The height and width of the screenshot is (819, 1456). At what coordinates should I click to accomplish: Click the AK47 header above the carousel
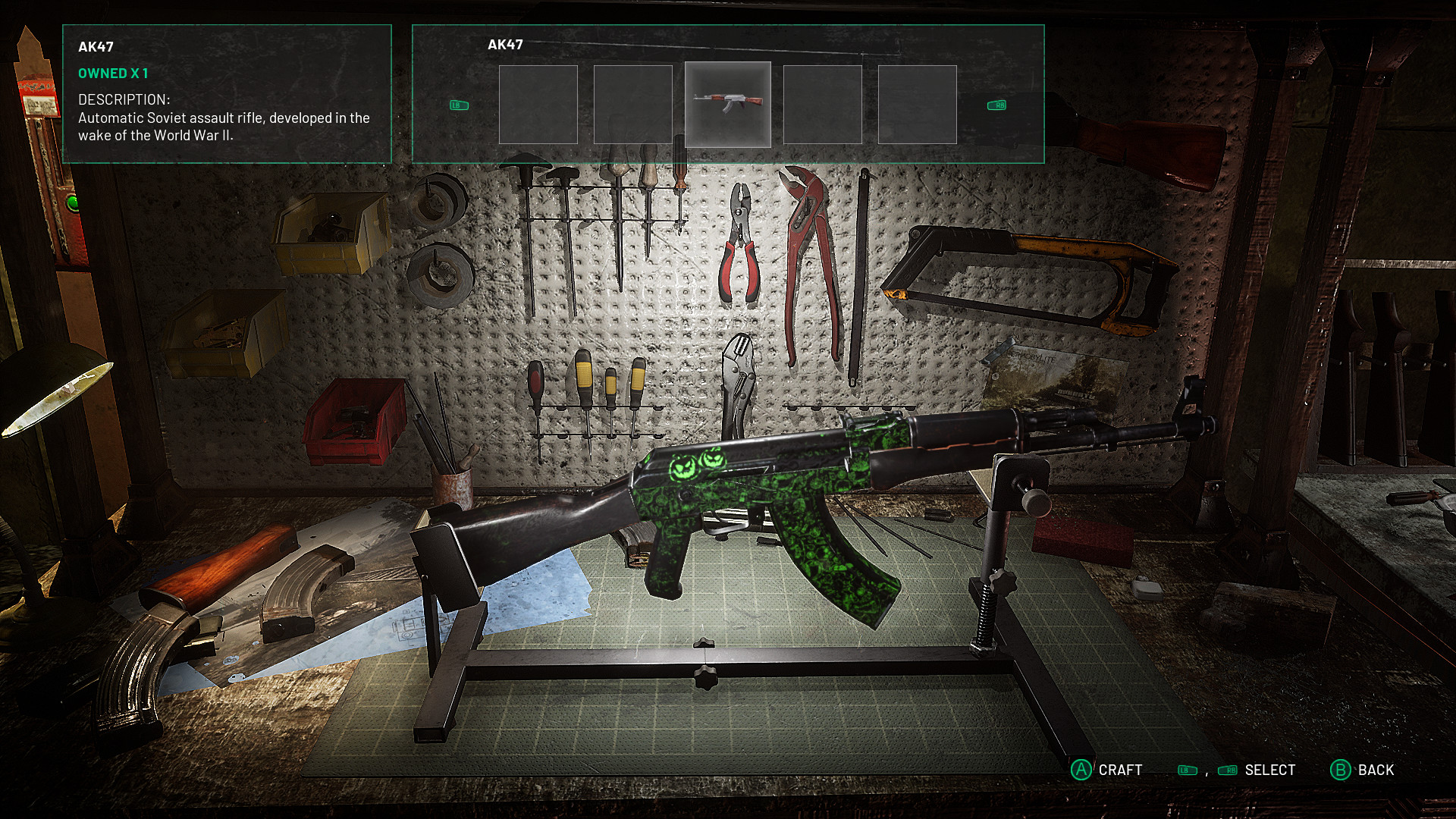[x=504, y=45]
